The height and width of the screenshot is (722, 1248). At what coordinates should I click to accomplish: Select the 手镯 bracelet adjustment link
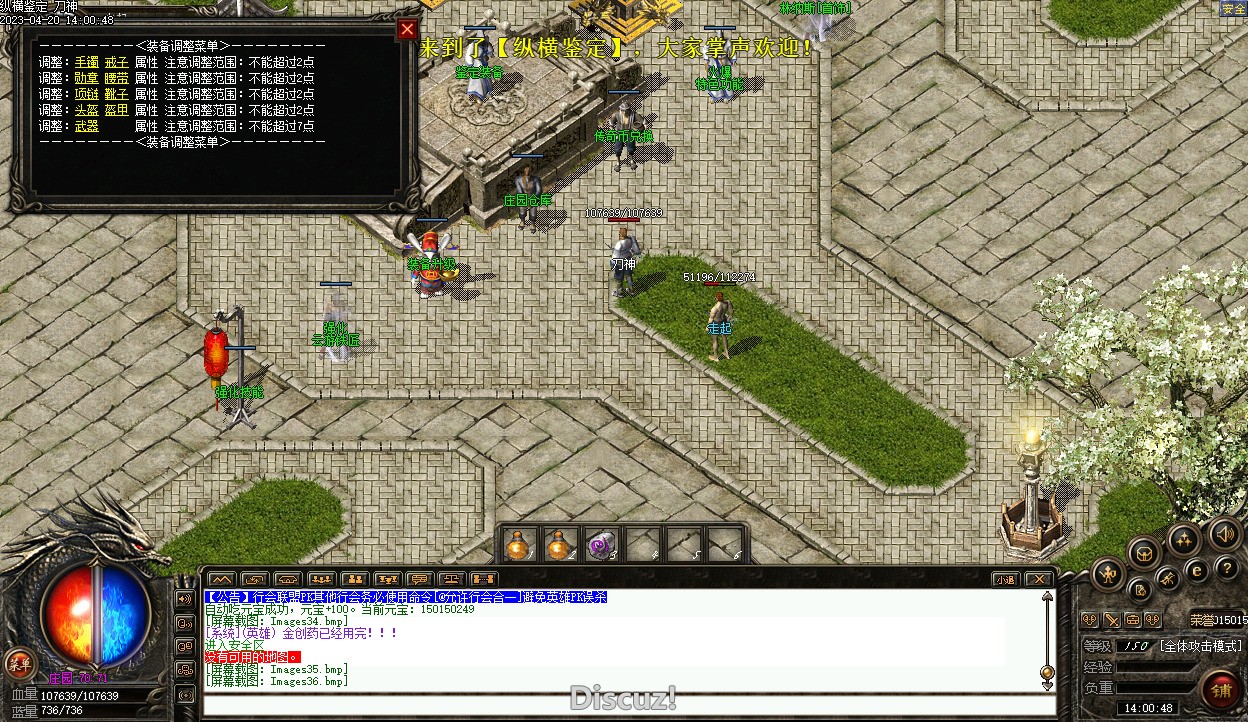tap(87, 62)
